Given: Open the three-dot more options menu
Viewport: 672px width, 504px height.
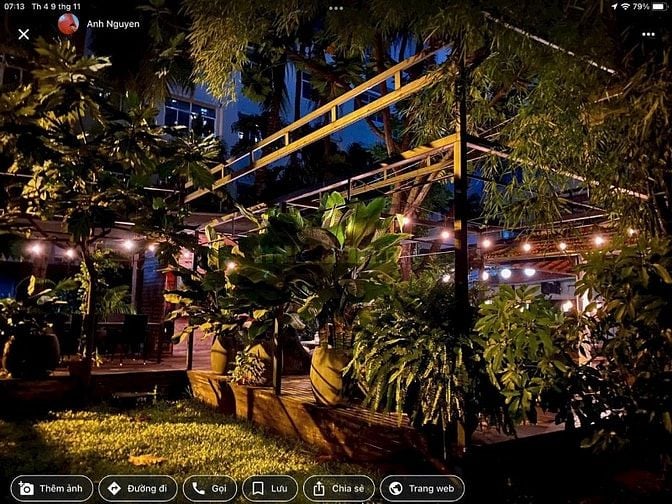Looking at the screenshot, I should click(x=648, y=34).
